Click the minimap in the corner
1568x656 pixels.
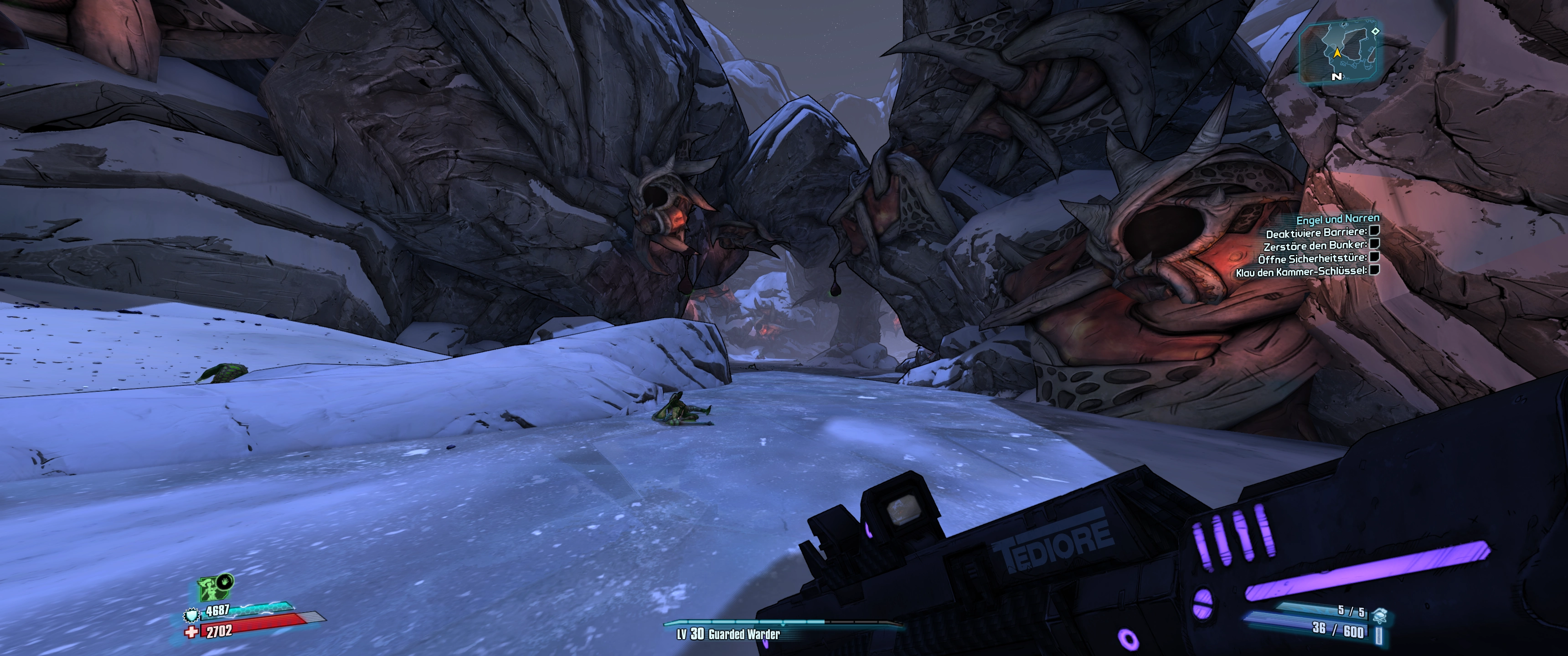1340,52
